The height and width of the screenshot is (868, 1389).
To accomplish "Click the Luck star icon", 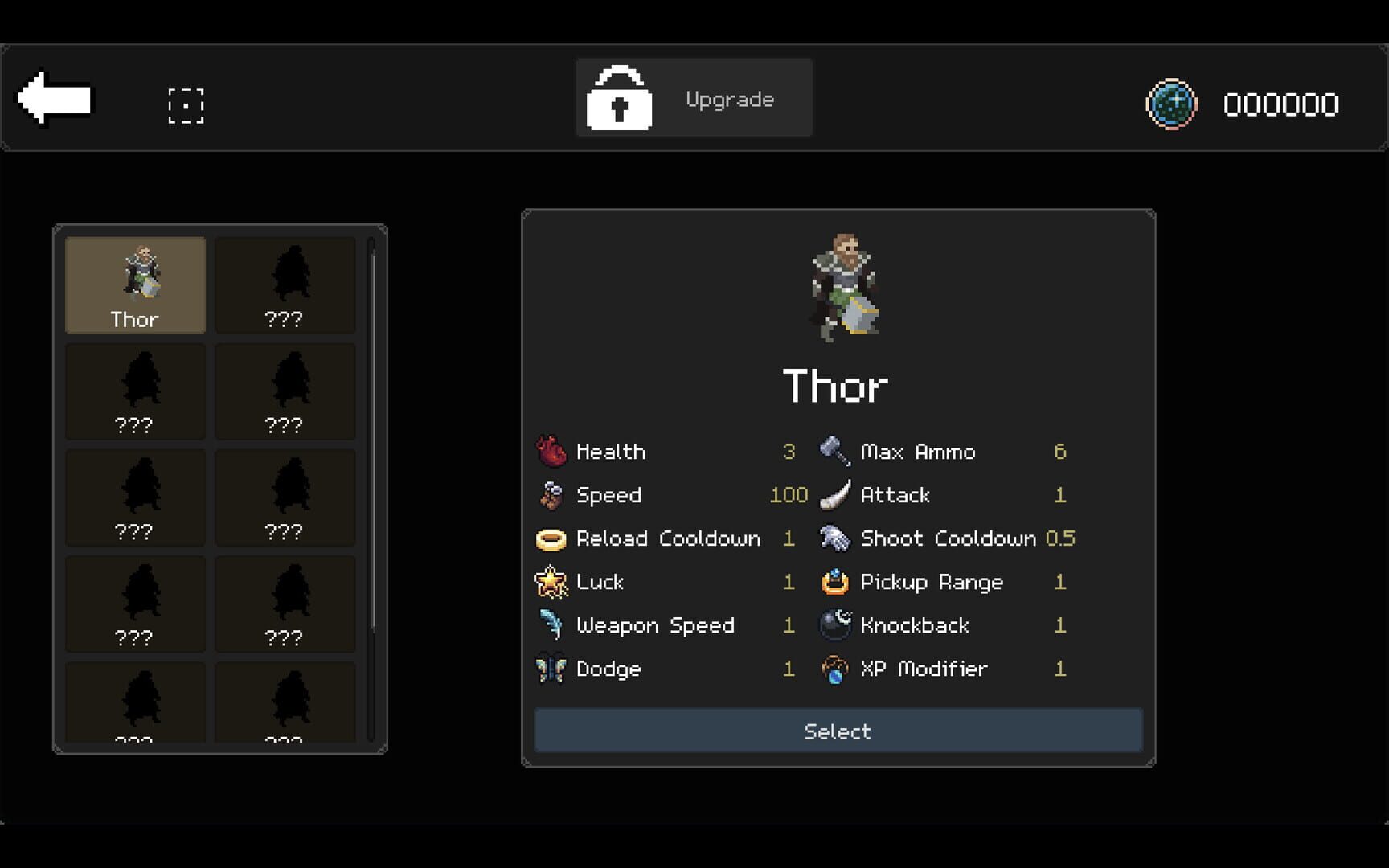I will point(551,582).
